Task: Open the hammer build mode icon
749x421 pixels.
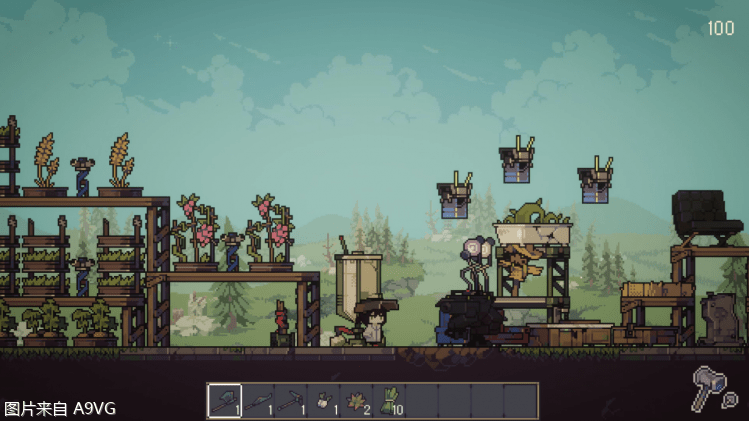Action: tap(714, 388)
